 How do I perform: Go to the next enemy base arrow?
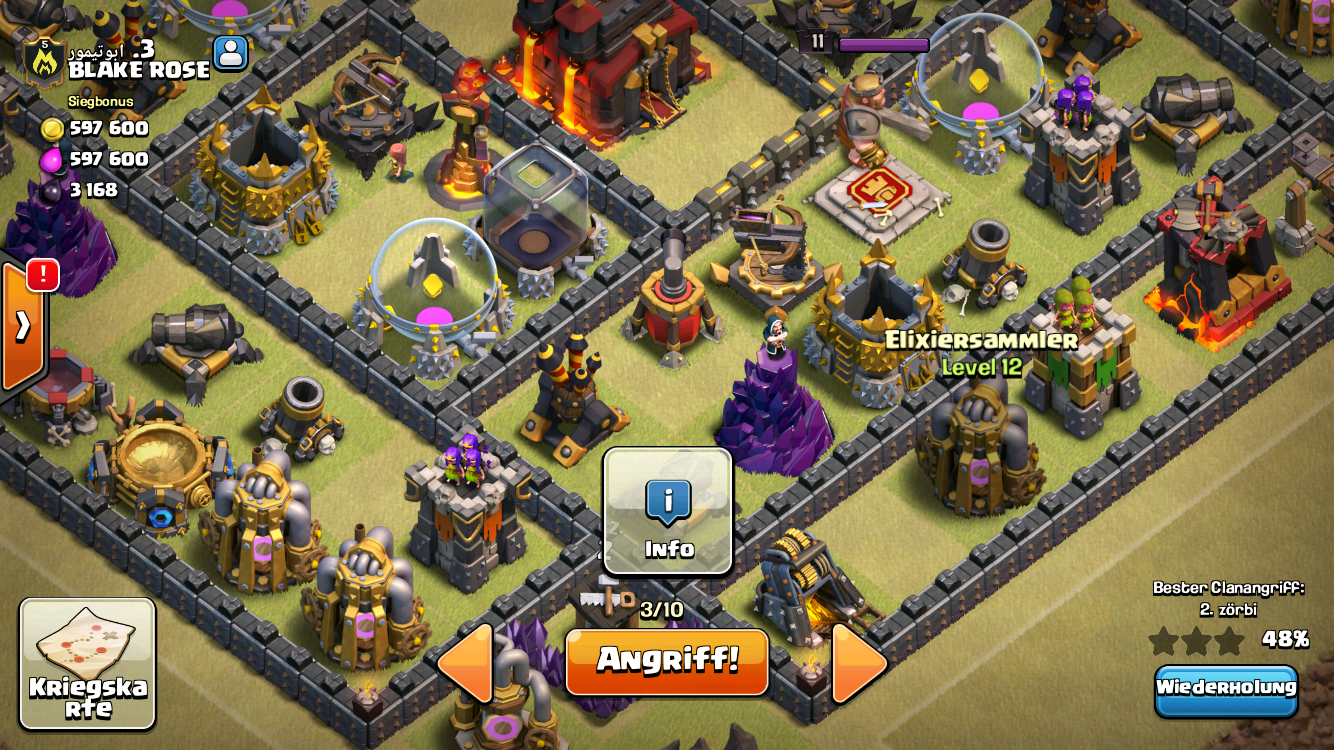pyautogui.click(x=858, y=662)
